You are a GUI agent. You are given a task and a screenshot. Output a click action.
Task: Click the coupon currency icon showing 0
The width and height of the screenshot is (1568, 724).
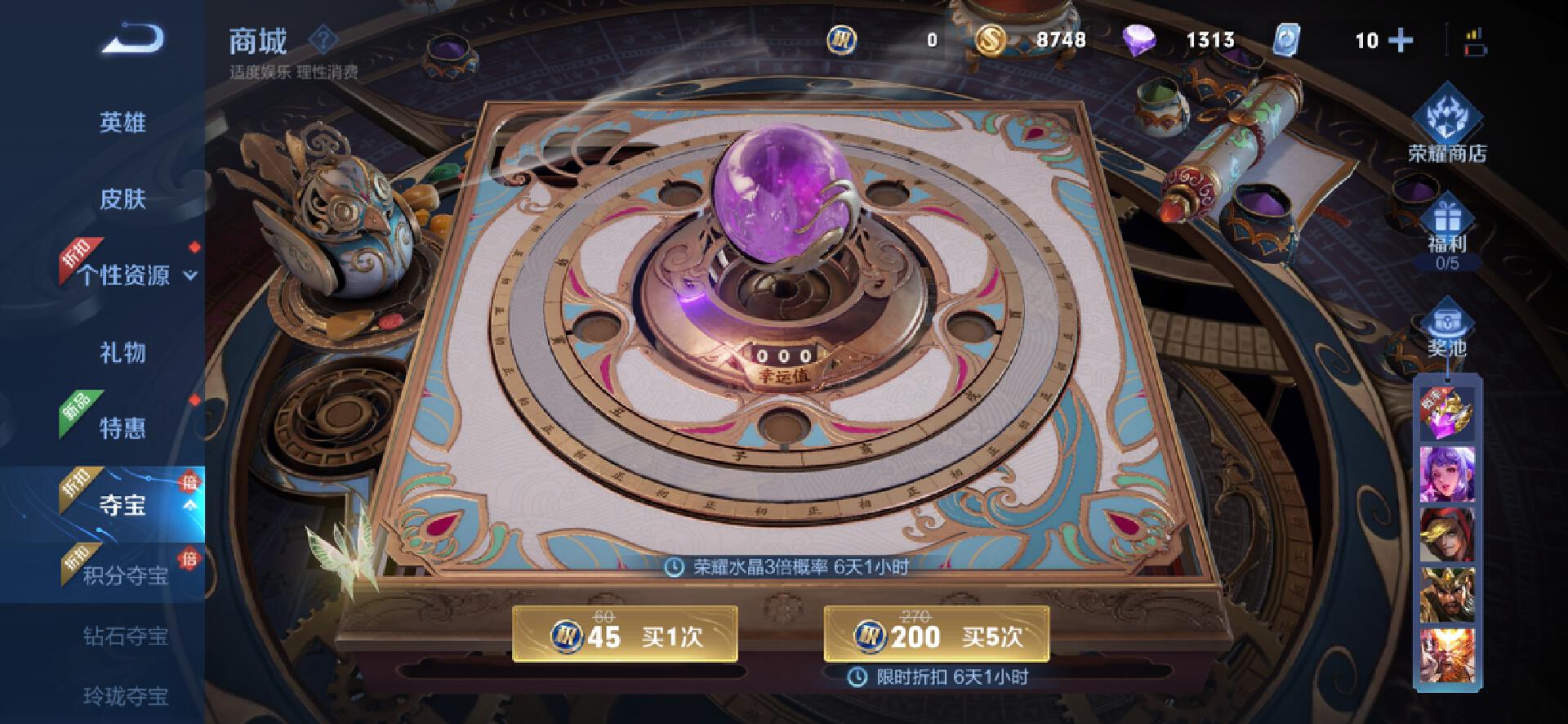coord(841,39)
